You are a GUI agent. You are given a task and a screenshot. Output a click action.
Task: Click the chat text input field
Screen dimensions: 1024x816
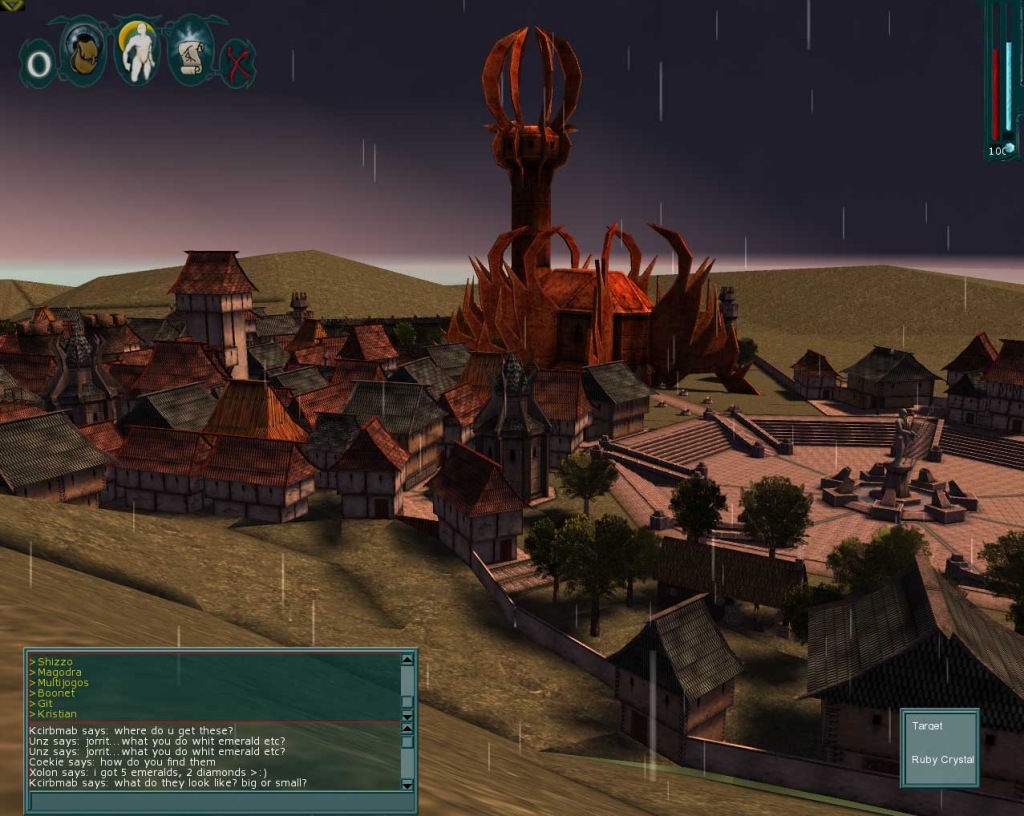click(215, 800)
